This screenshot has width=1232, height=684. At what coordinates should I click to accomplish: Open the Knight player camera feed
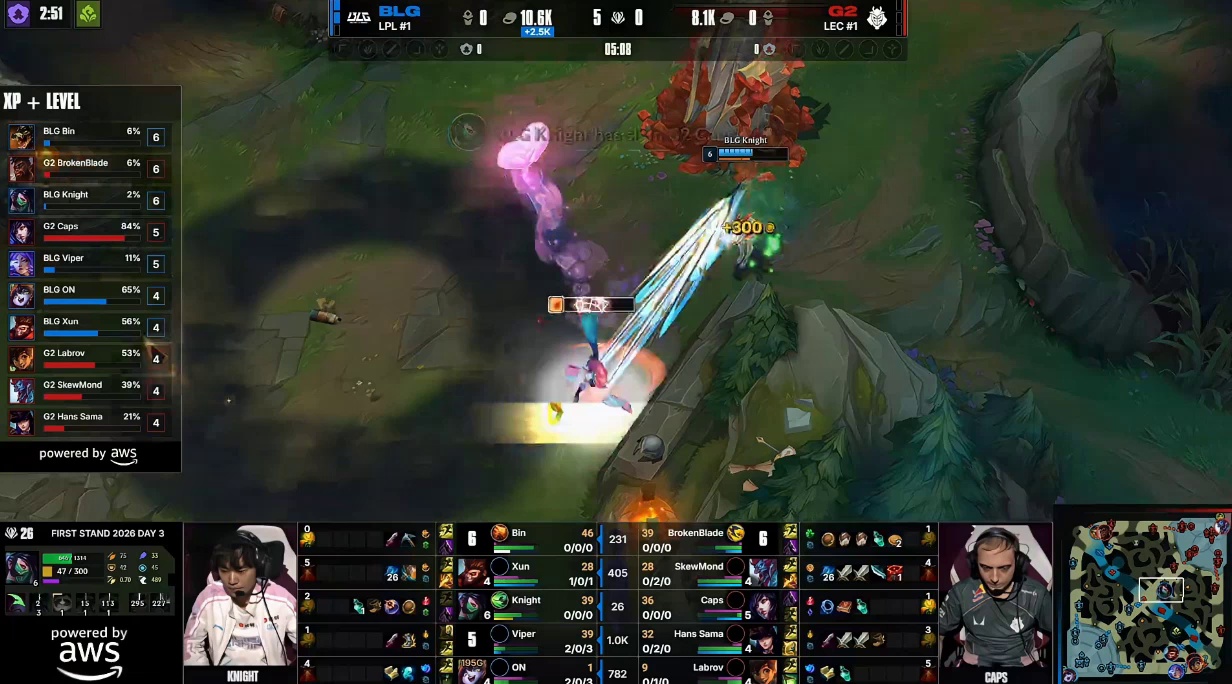pos(241,596)
